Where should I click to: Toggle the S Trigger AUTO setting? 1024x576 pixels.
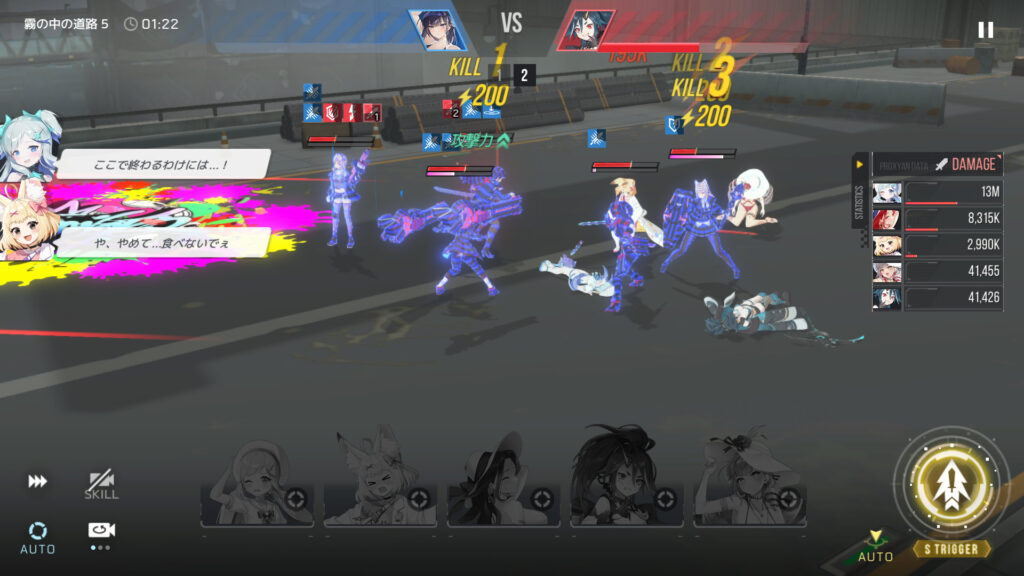click(876, 547)
